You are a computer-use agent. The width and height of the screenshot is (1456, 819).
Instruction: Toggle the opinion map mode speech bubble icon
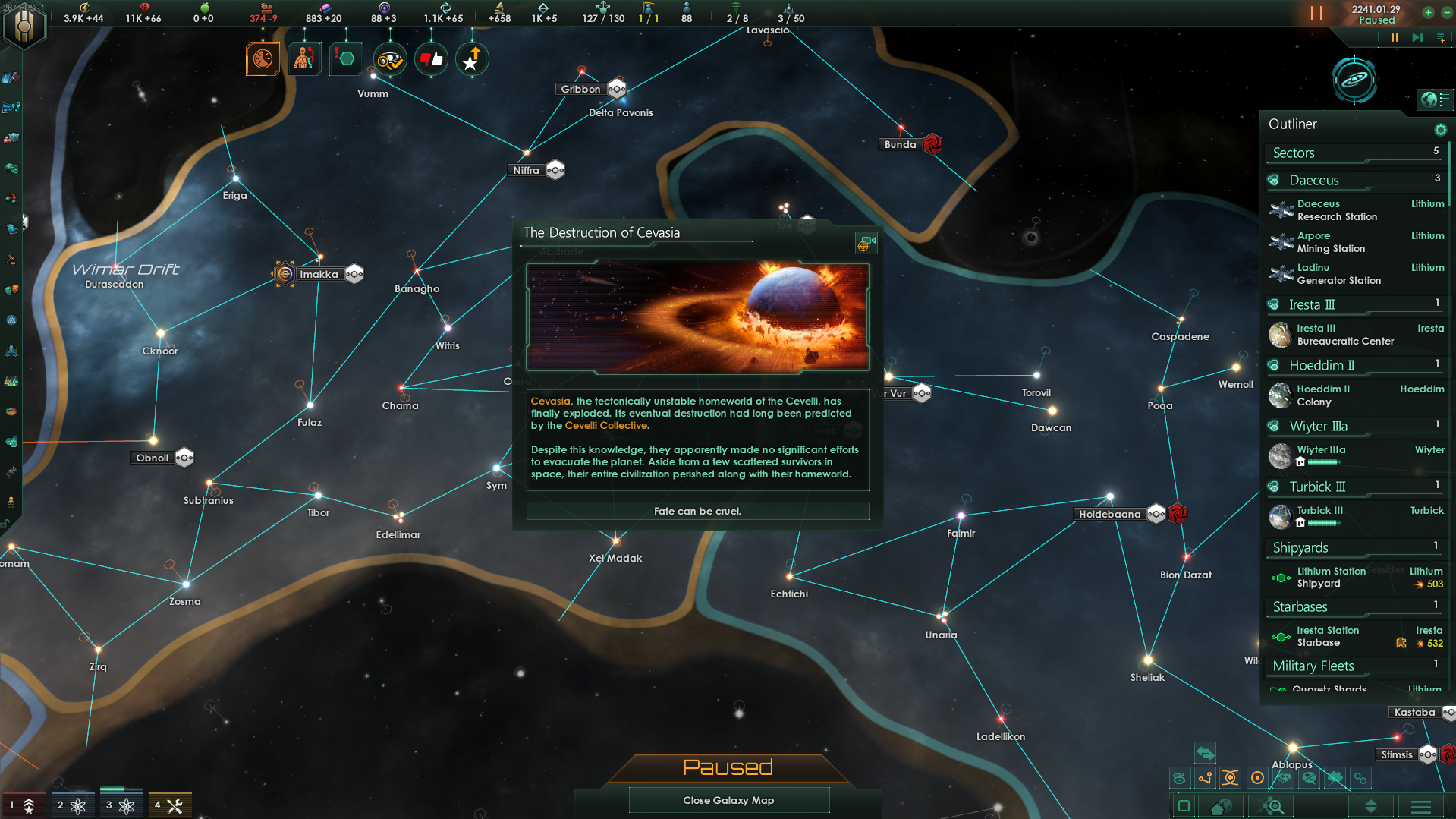tap(1309, 778)
